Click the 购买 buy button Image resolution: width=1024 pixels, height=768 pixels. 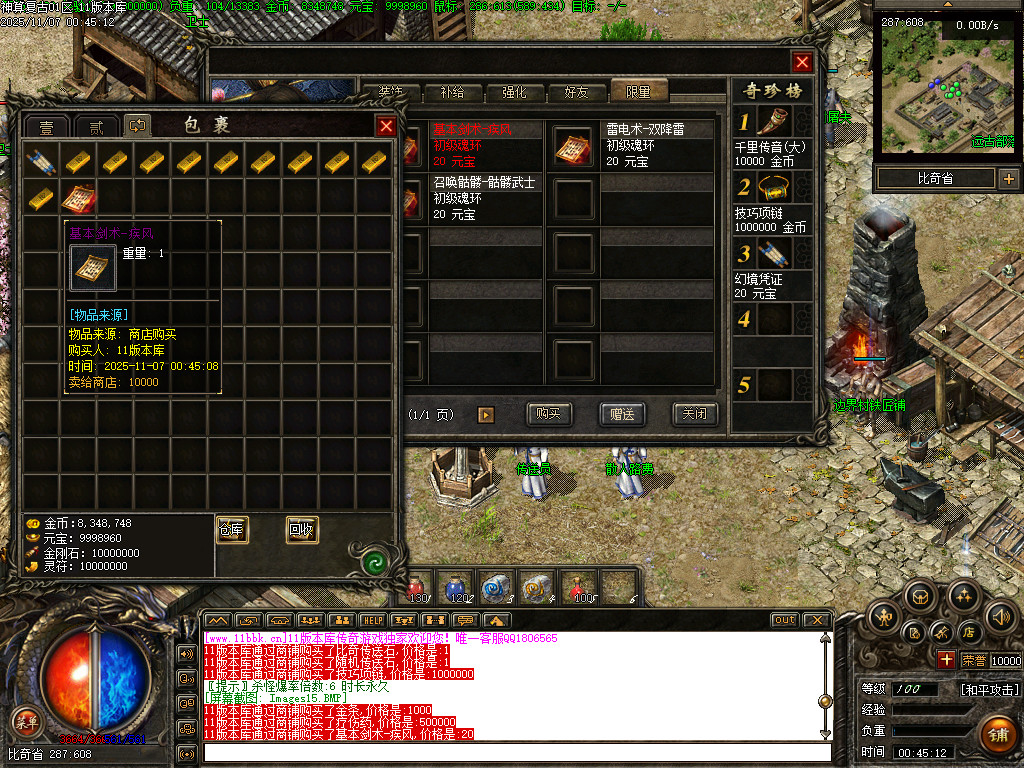(x=549, y=414)
